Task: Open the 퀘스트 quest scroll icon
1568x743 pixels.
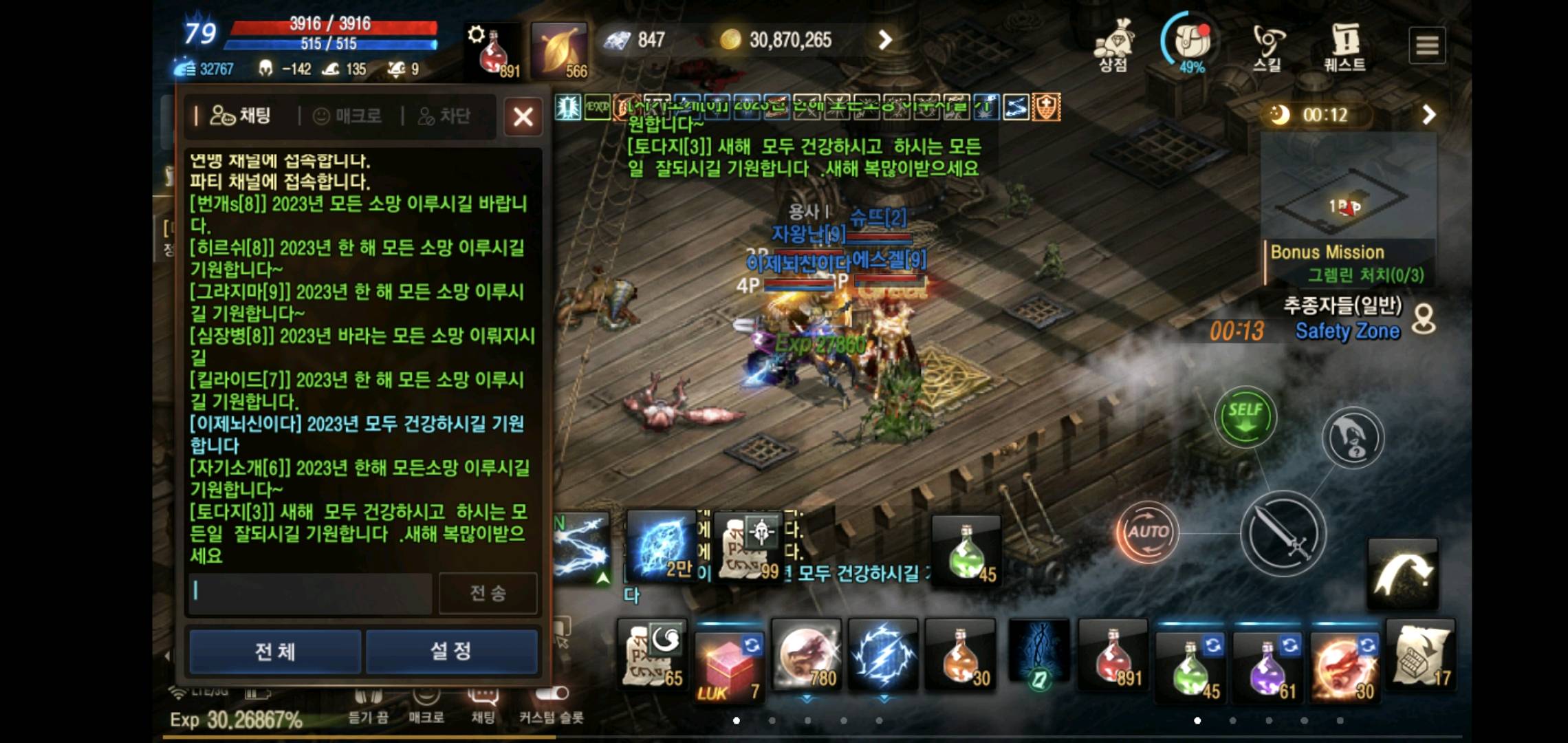Action: 1343,43
